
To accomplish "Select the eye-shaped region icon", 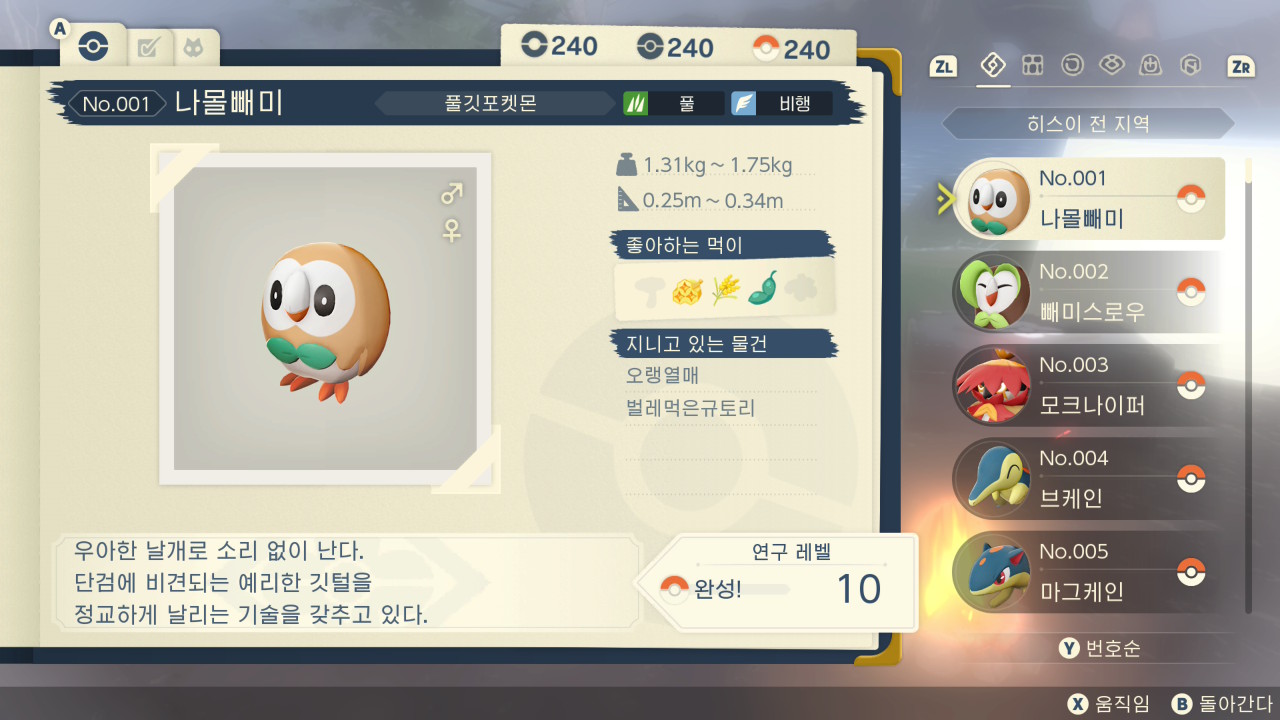I will (x=1111, y=66).
